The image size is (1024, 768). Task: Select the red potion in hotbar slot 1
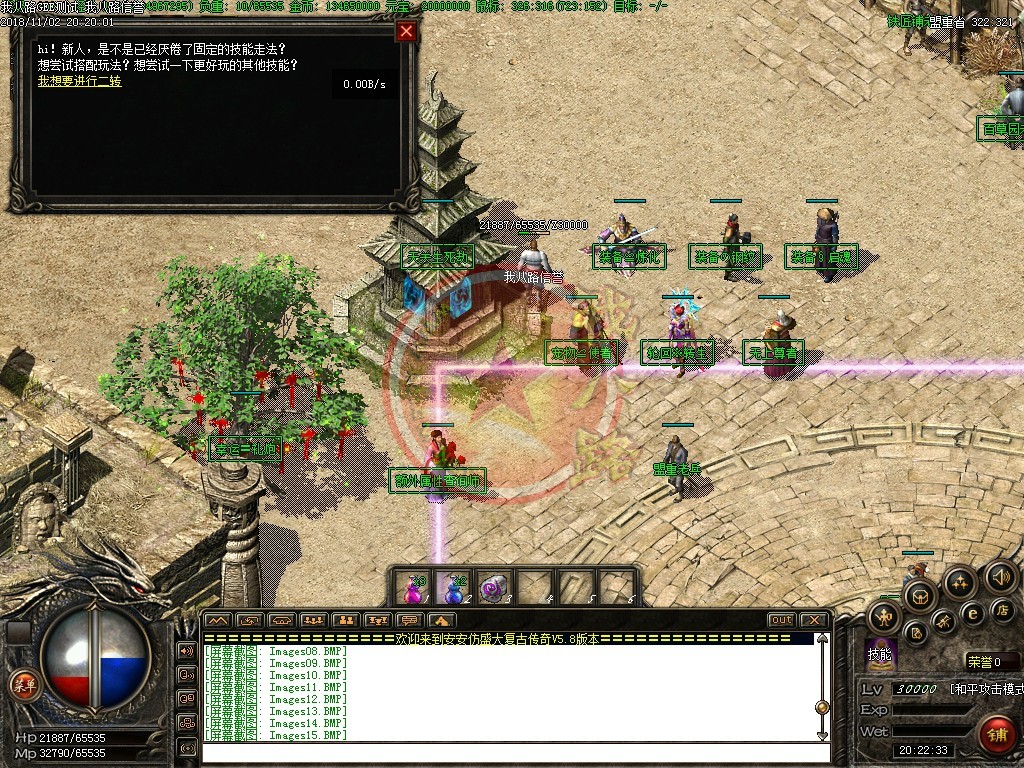pyautogui.click(x=413, y=587)
